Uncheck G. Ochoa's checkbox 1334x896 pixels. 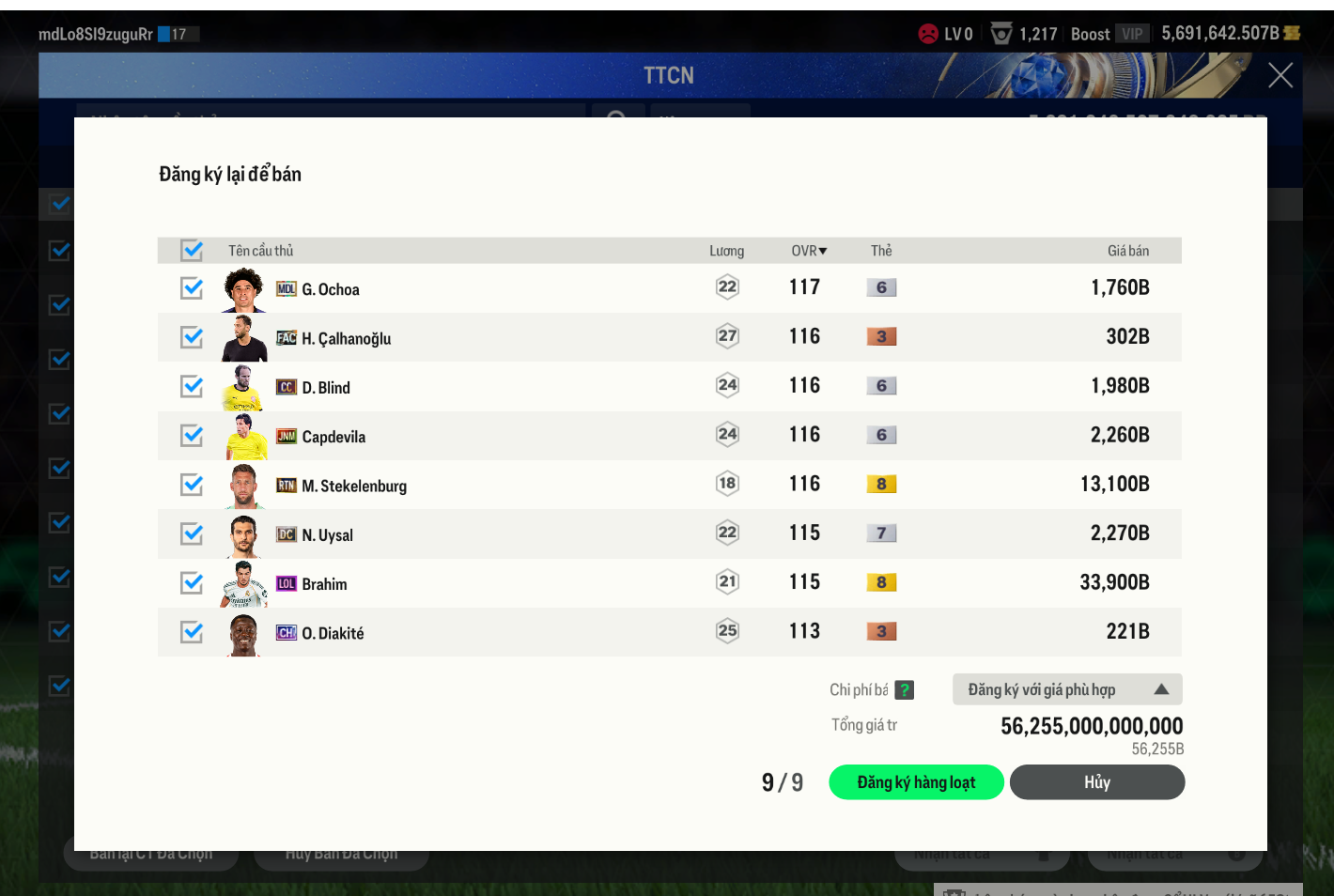click(192, 288)
